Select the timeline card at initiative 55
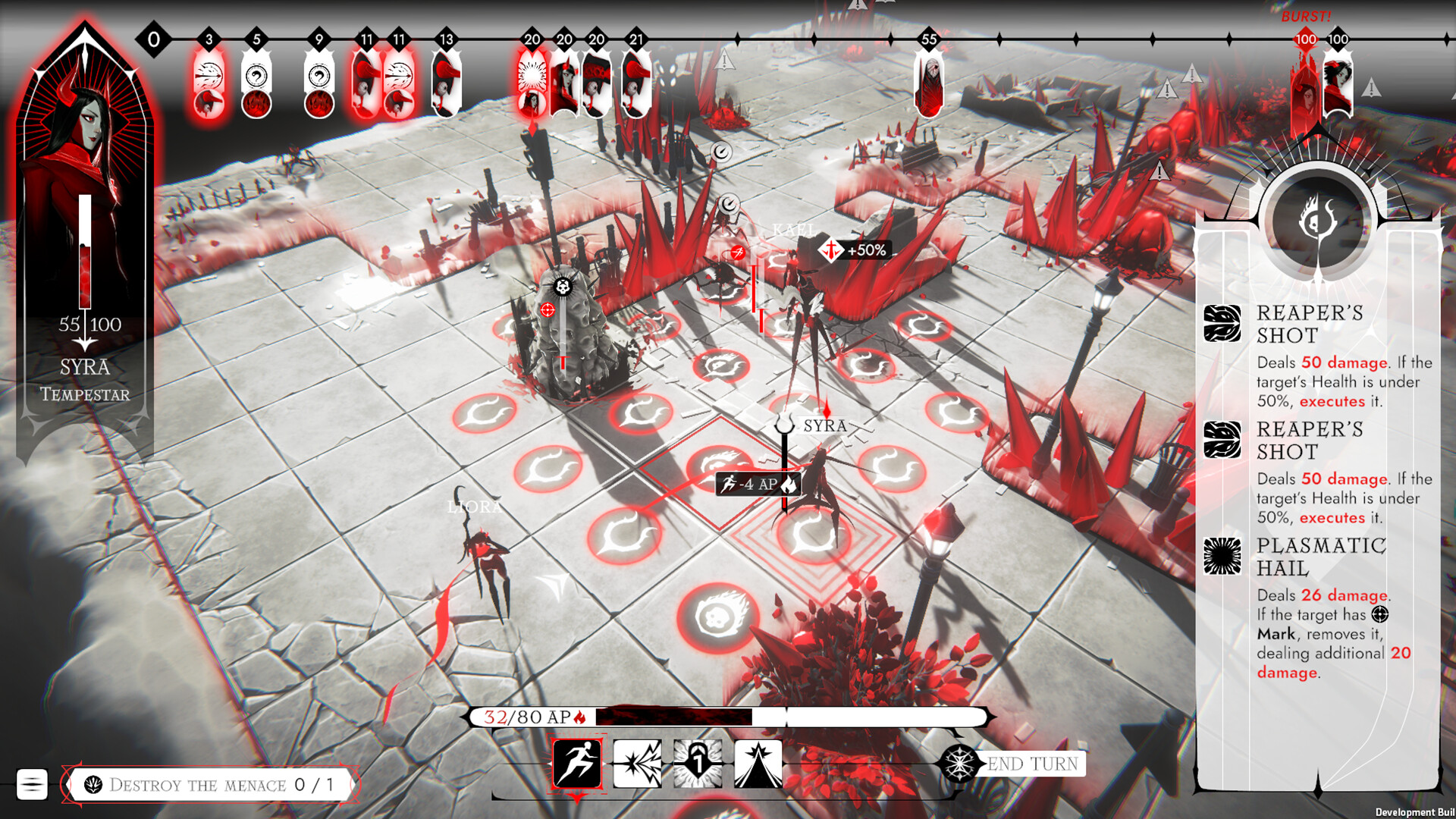Viewport: 1456px width, 819px height. [929, 83]
